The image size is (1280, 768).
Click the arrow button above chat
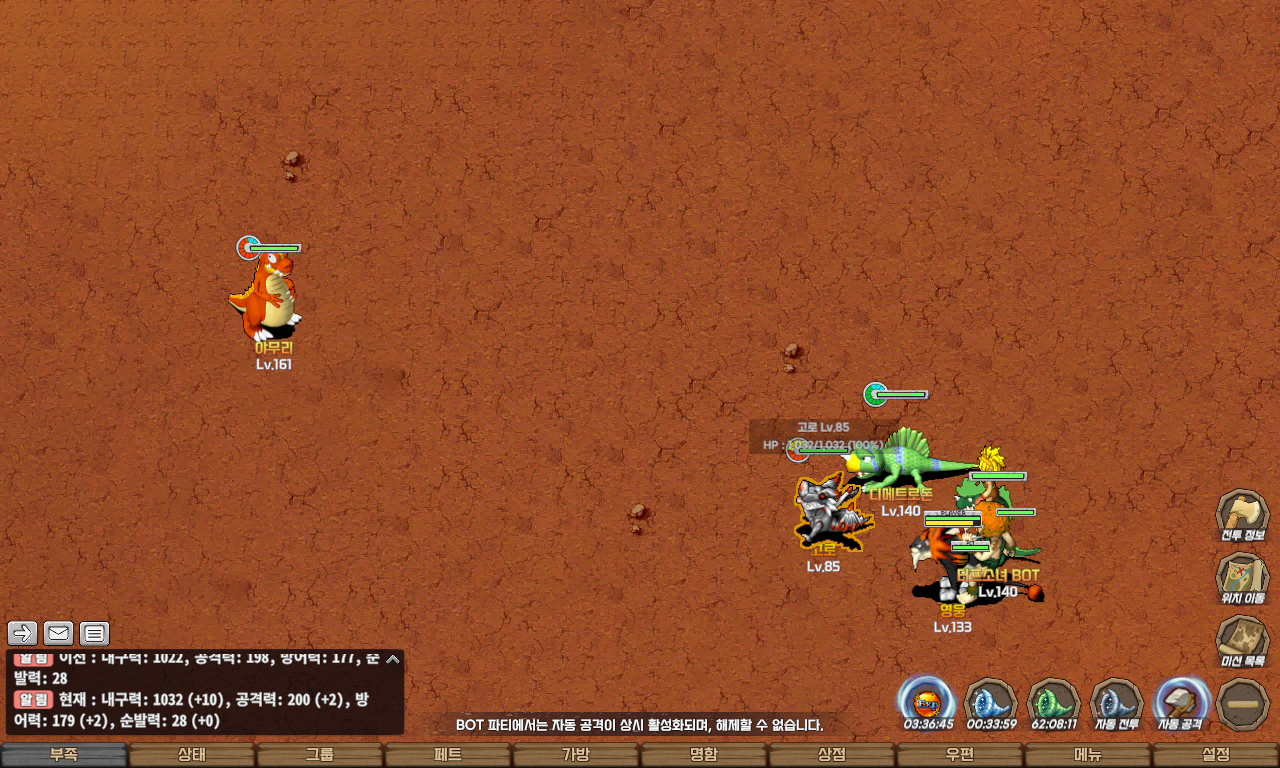click(x=23, y=633)
